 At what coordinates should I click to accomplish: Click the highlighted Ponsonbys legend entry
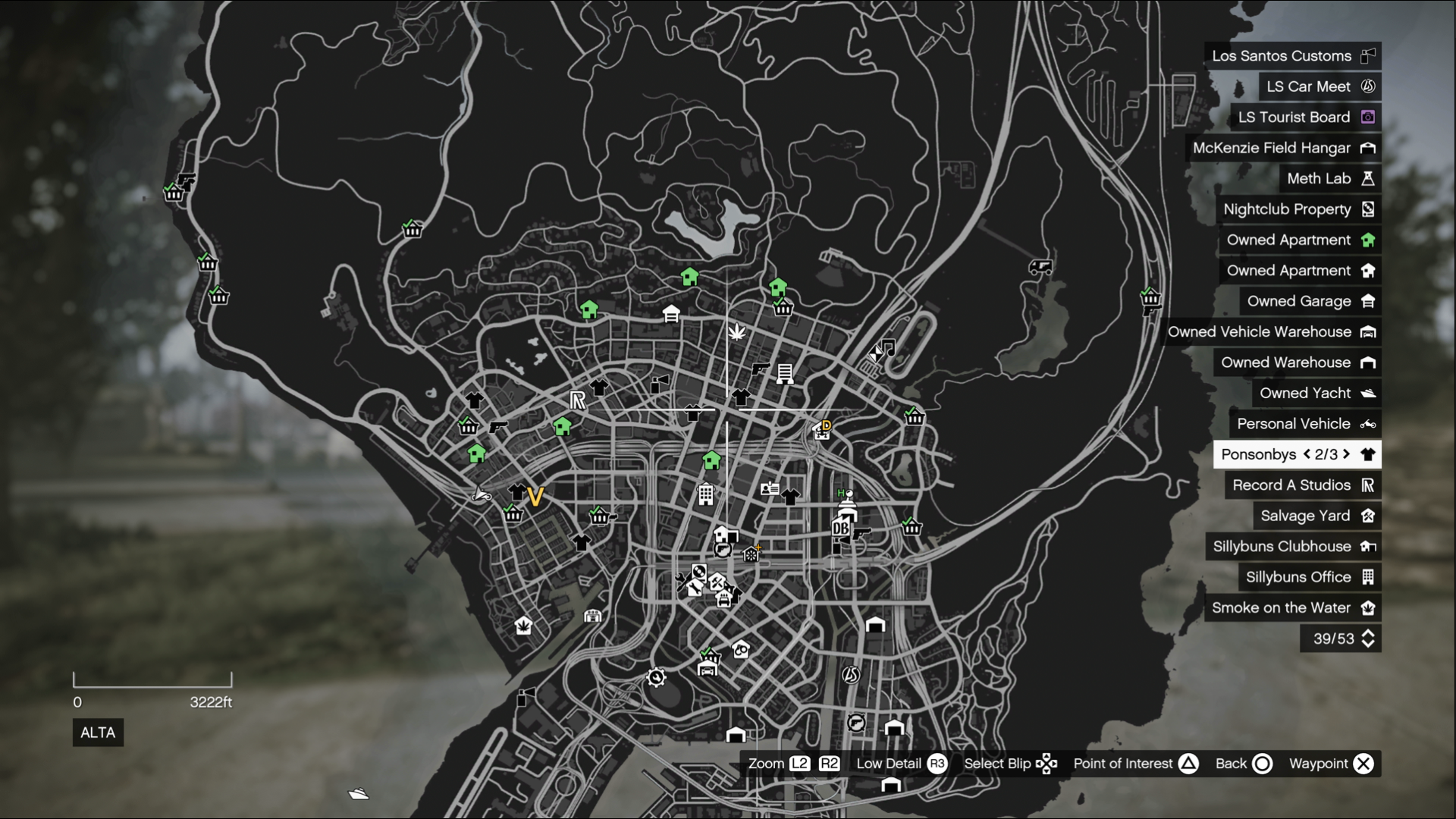tap(1296, 454)
